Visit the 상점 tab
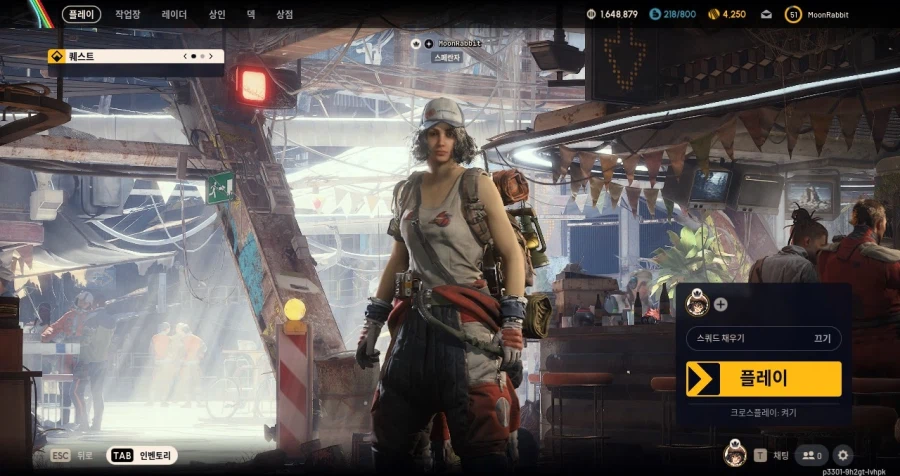This screenshot has width=900, height=476. point(284,14)
